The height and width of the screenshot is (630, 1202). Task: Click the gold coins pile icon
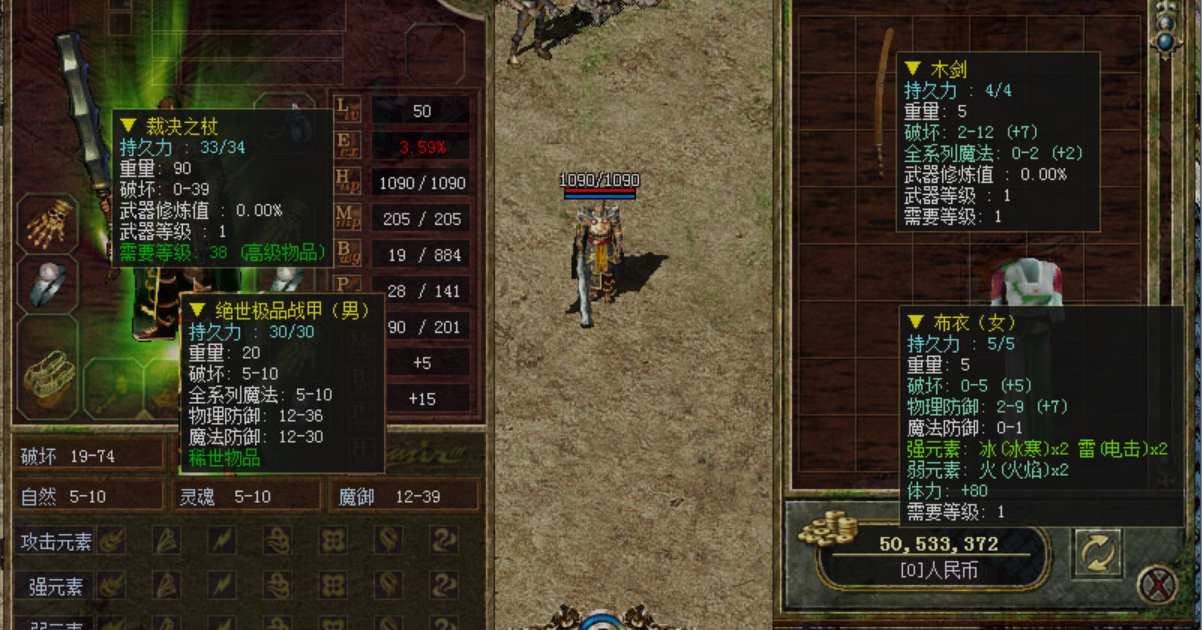pyautogui.click(x=831, y=527)
